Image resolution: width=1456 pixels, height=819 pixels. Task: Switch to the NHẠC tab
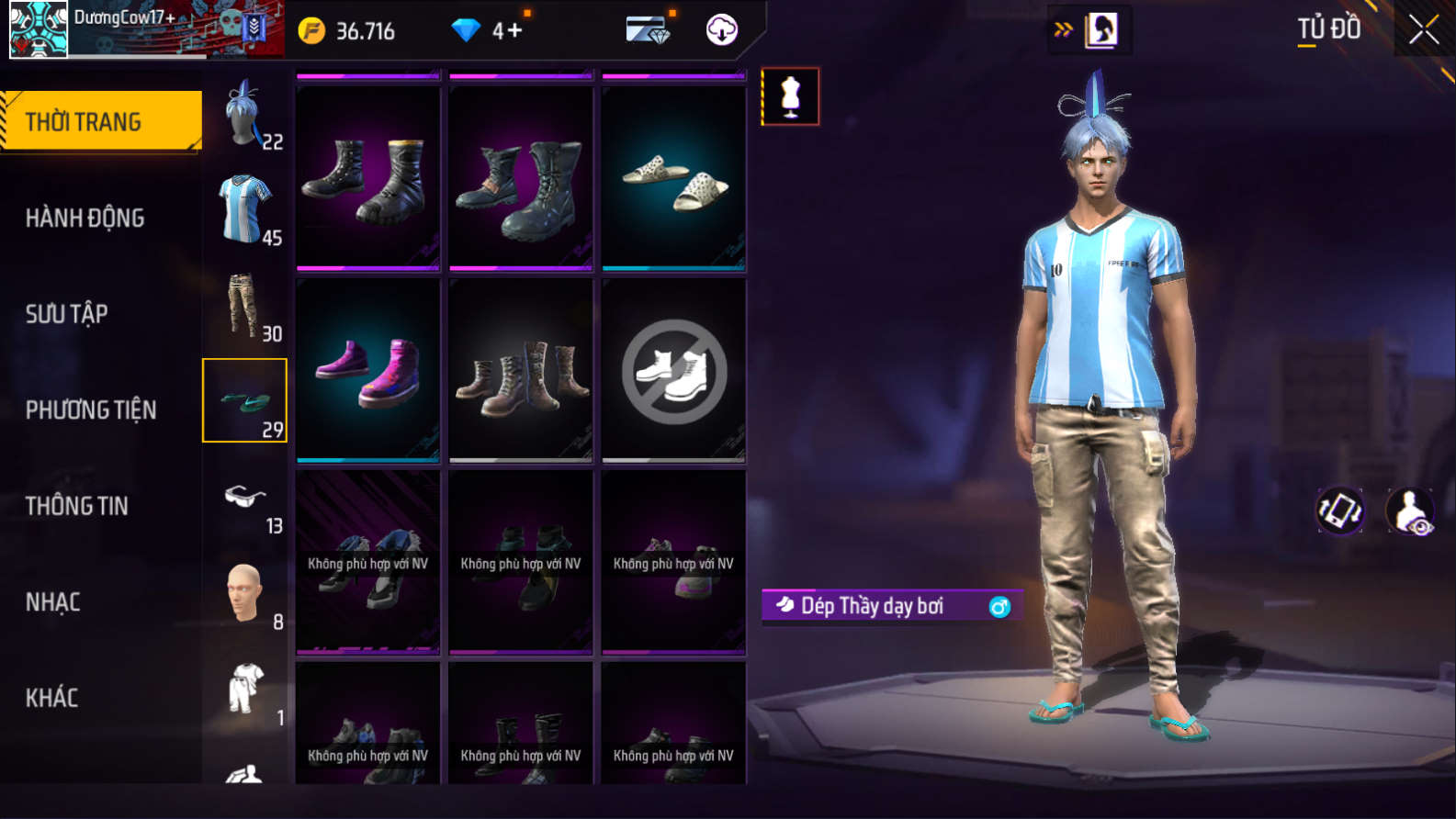53,602
